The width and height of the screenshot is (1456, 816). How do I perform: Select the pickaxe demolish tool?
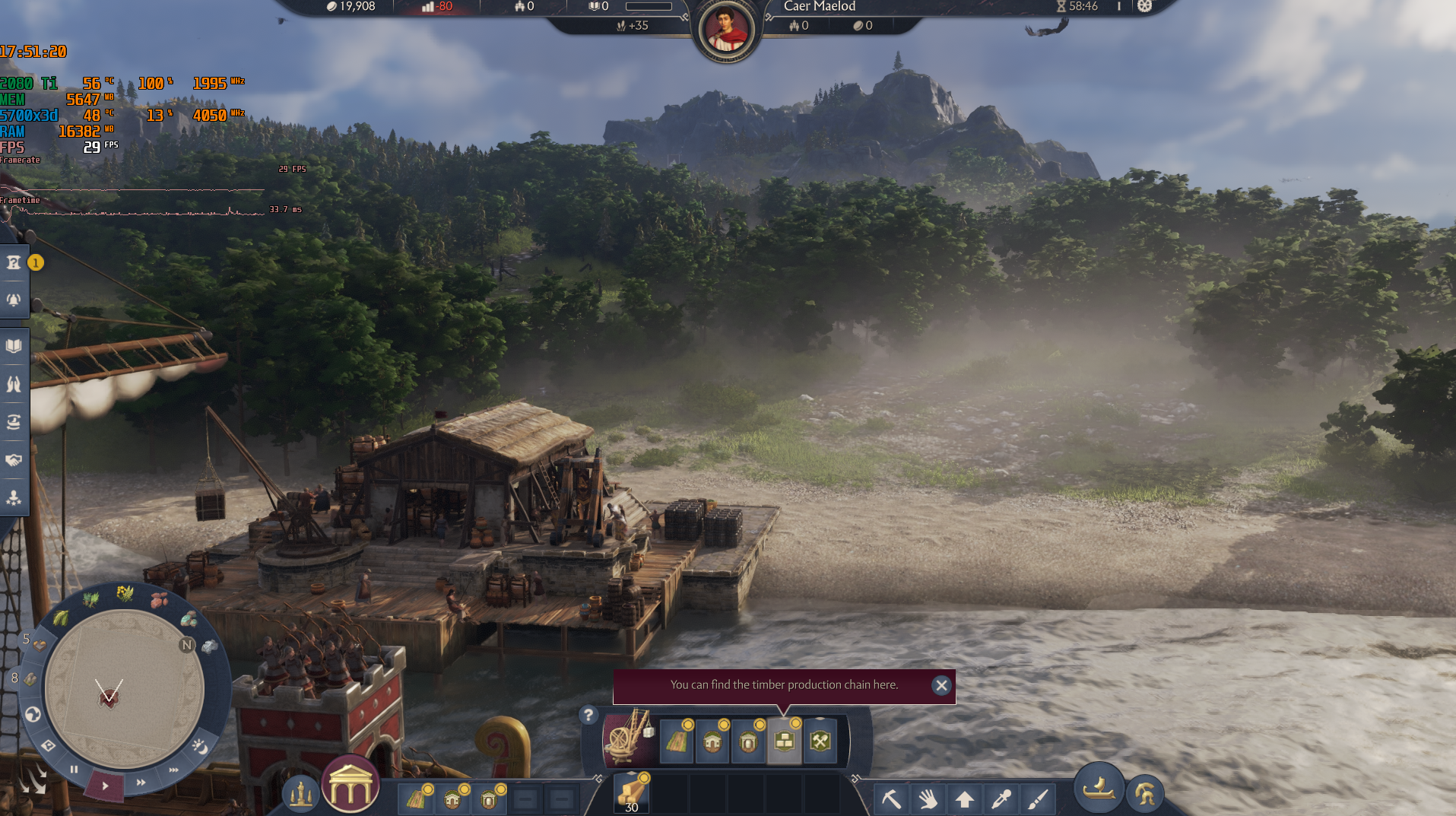(891, 799)
